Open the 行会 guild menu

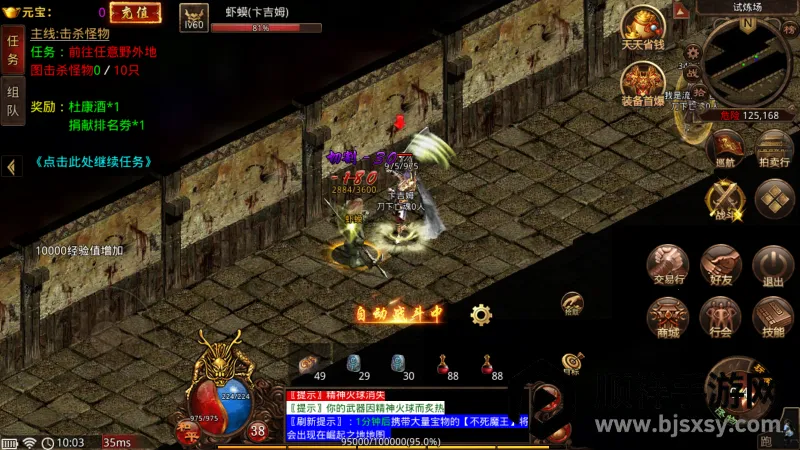(x=720, y=316)
